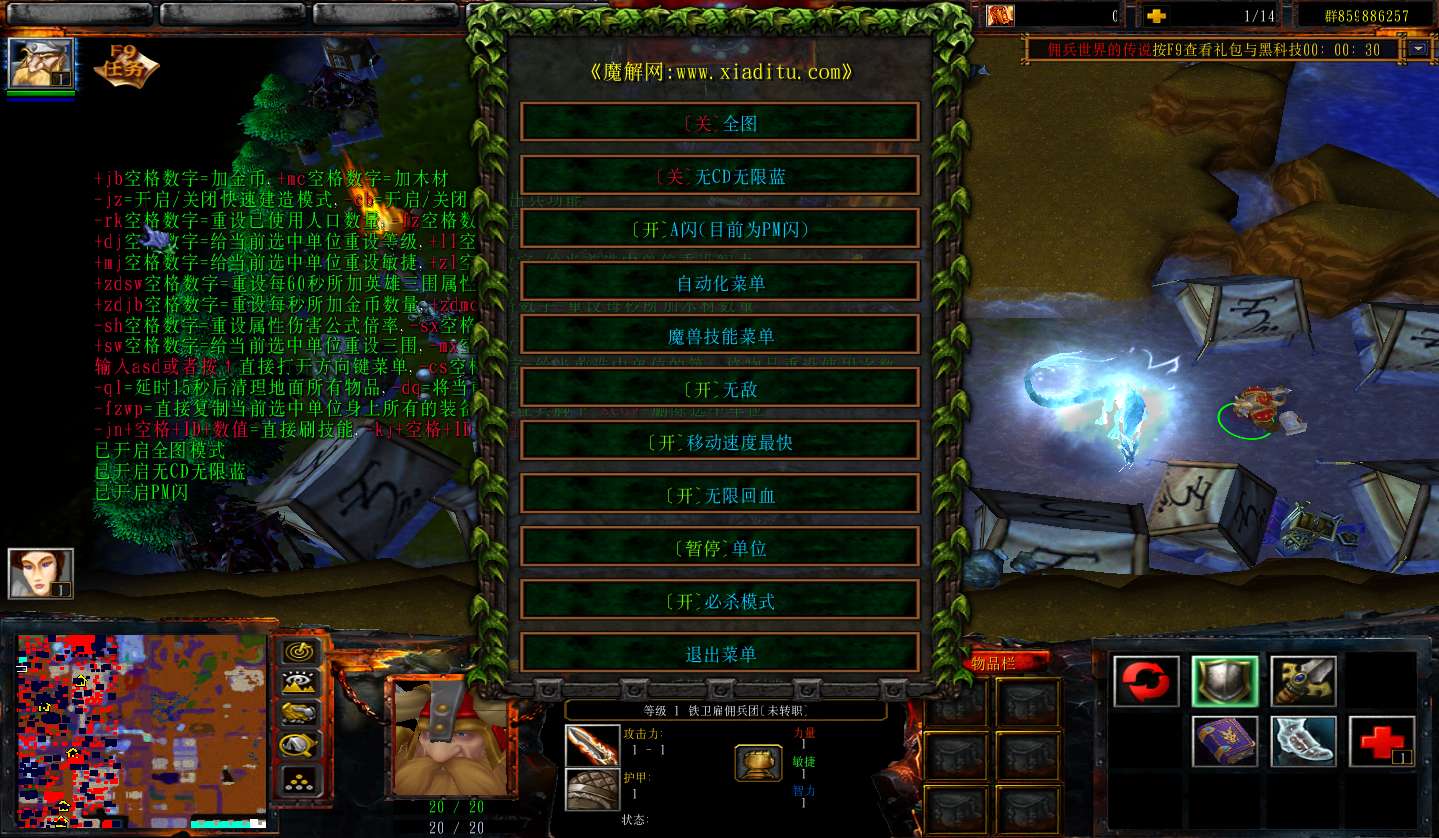The image size is (1439, 838).
Task: Select the 无CD无限蓝 menu entry
Action: point(719,176)
